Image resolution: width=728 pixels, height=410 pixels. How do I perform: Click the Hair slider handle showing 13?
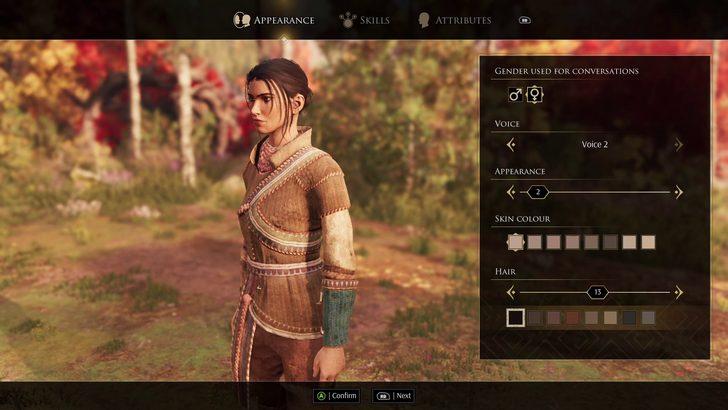(597, 292)
